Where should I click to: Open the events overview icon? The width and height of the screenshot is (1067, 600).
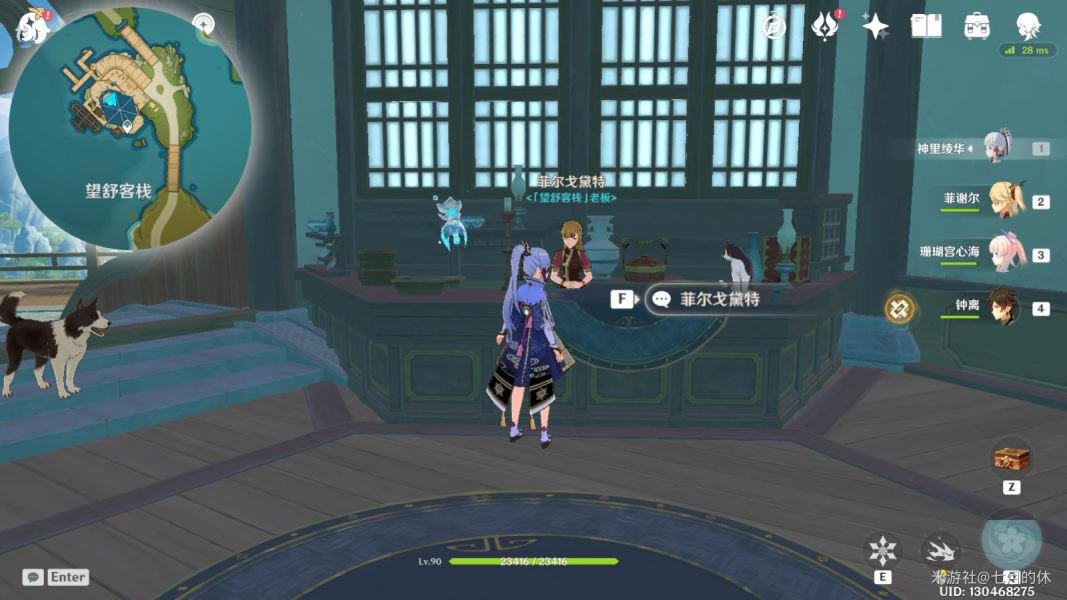pyautogui.click(x=824, y=27)
